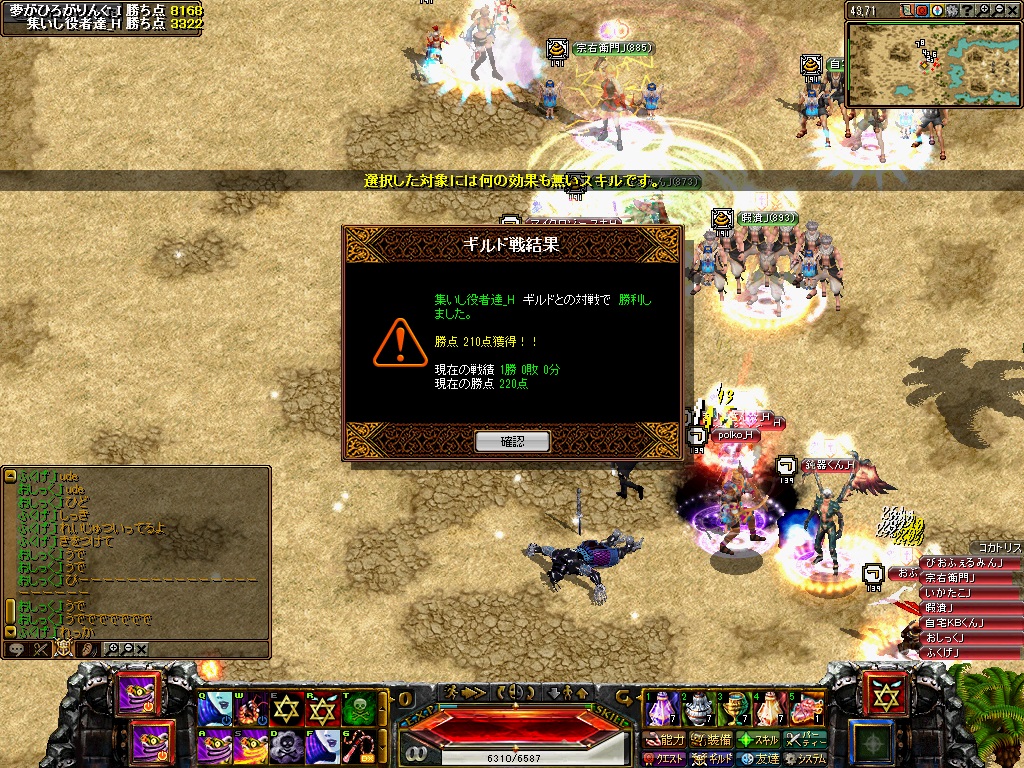
Task: Open the パーティー (party) menu
Action: coord(806,740)
